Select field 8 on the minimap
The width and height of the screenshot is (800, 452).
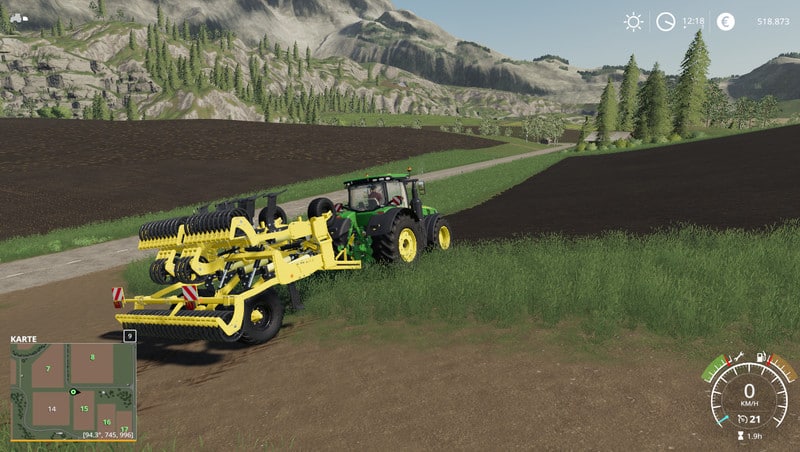(92, 357)
